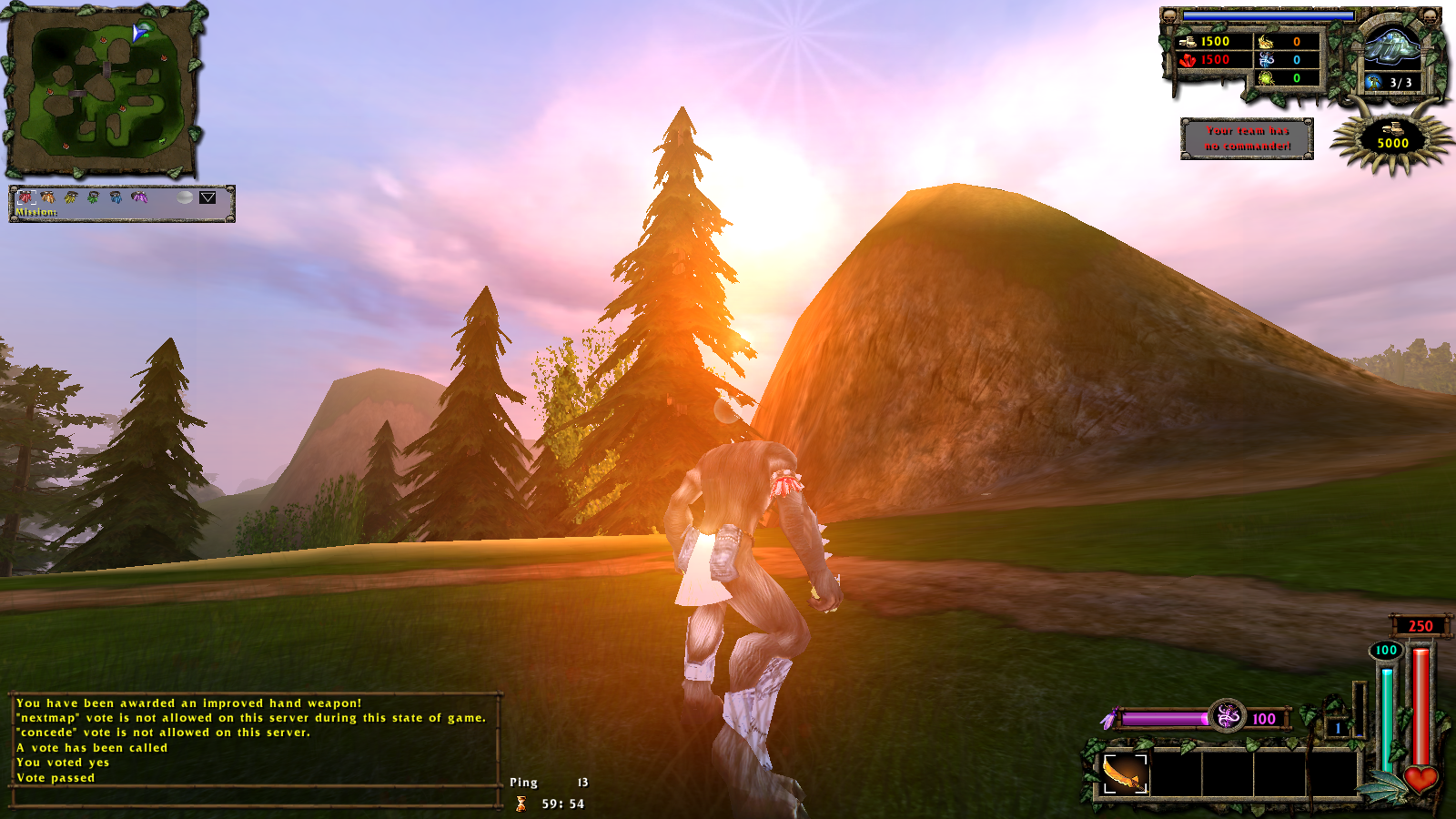
Task: Click the minimap
Action: click(x=104, y=91)
